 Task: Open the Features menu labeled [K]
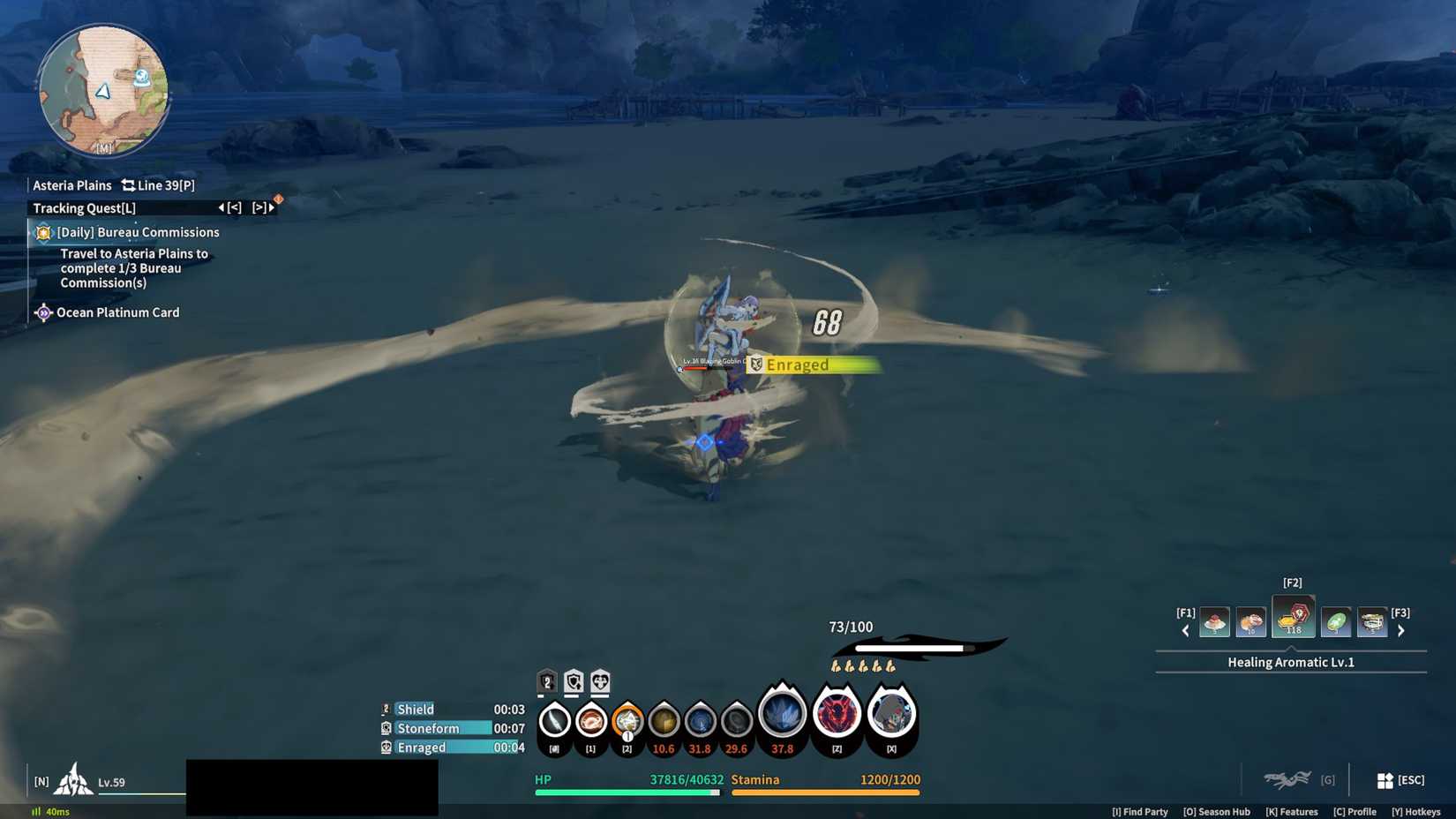[1292, 811]
